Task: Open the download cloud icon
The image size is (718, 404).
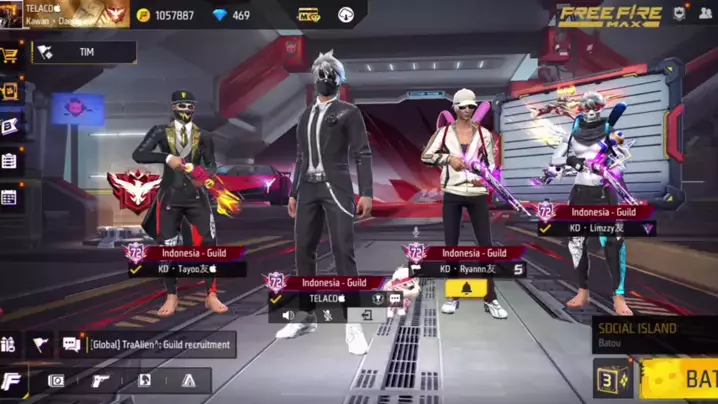Action: point(346,15)
